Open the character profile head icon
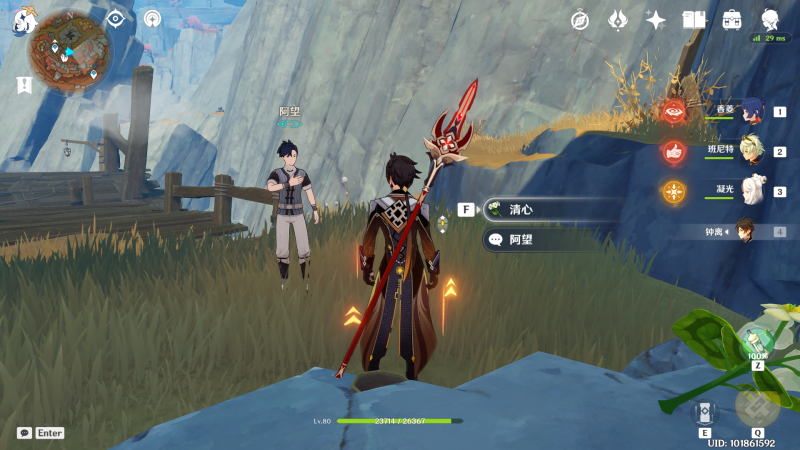The width and height of the screenshot is (800, 450). (x=770, y=19)
